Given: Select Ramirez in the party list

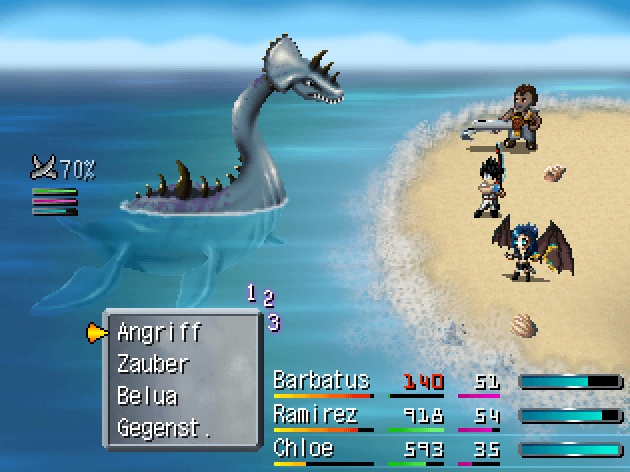Looking at the screenshot, I should (315, 415).
